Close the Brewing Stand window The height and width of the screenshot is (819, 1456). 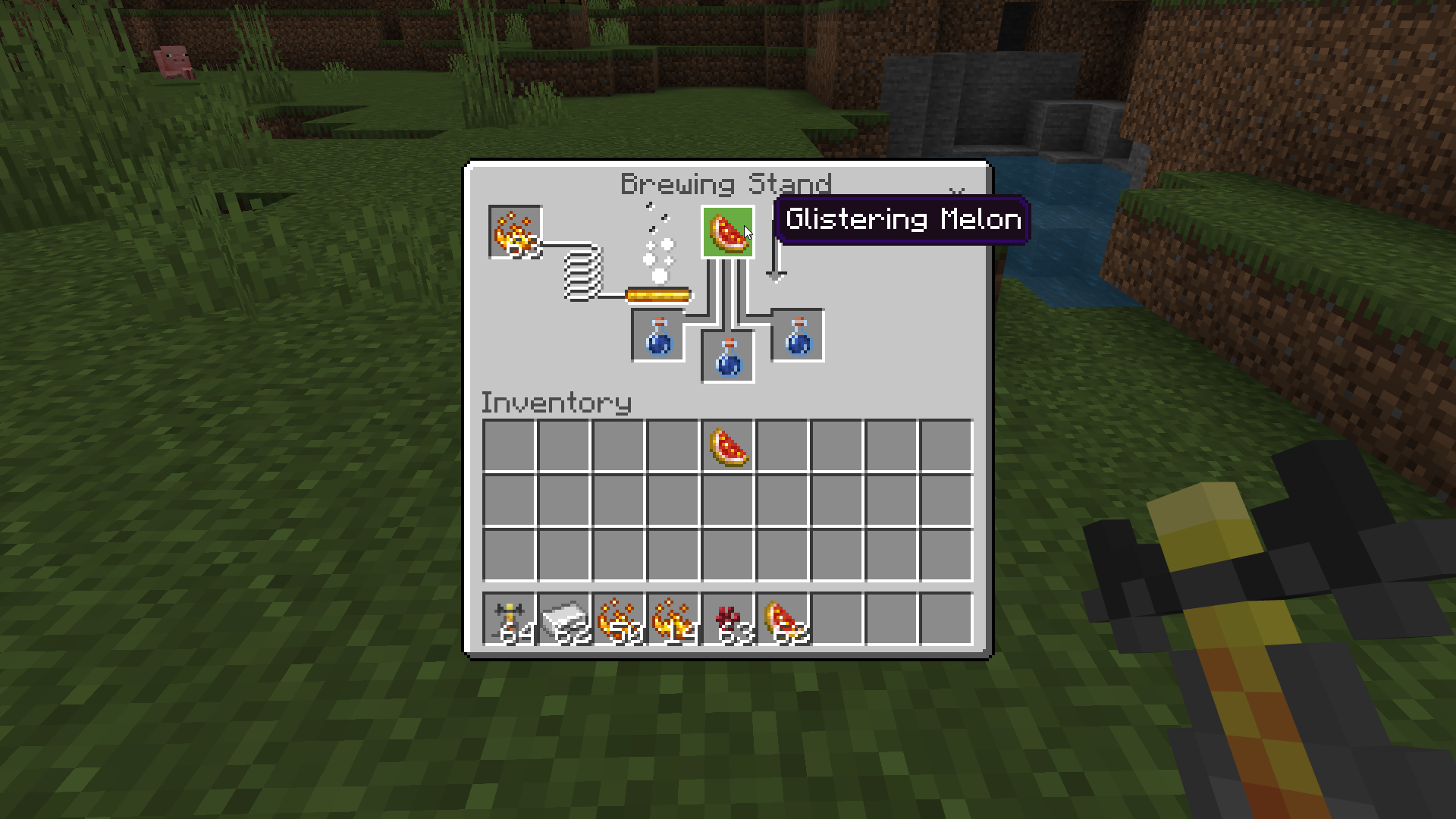click(956, 192)
